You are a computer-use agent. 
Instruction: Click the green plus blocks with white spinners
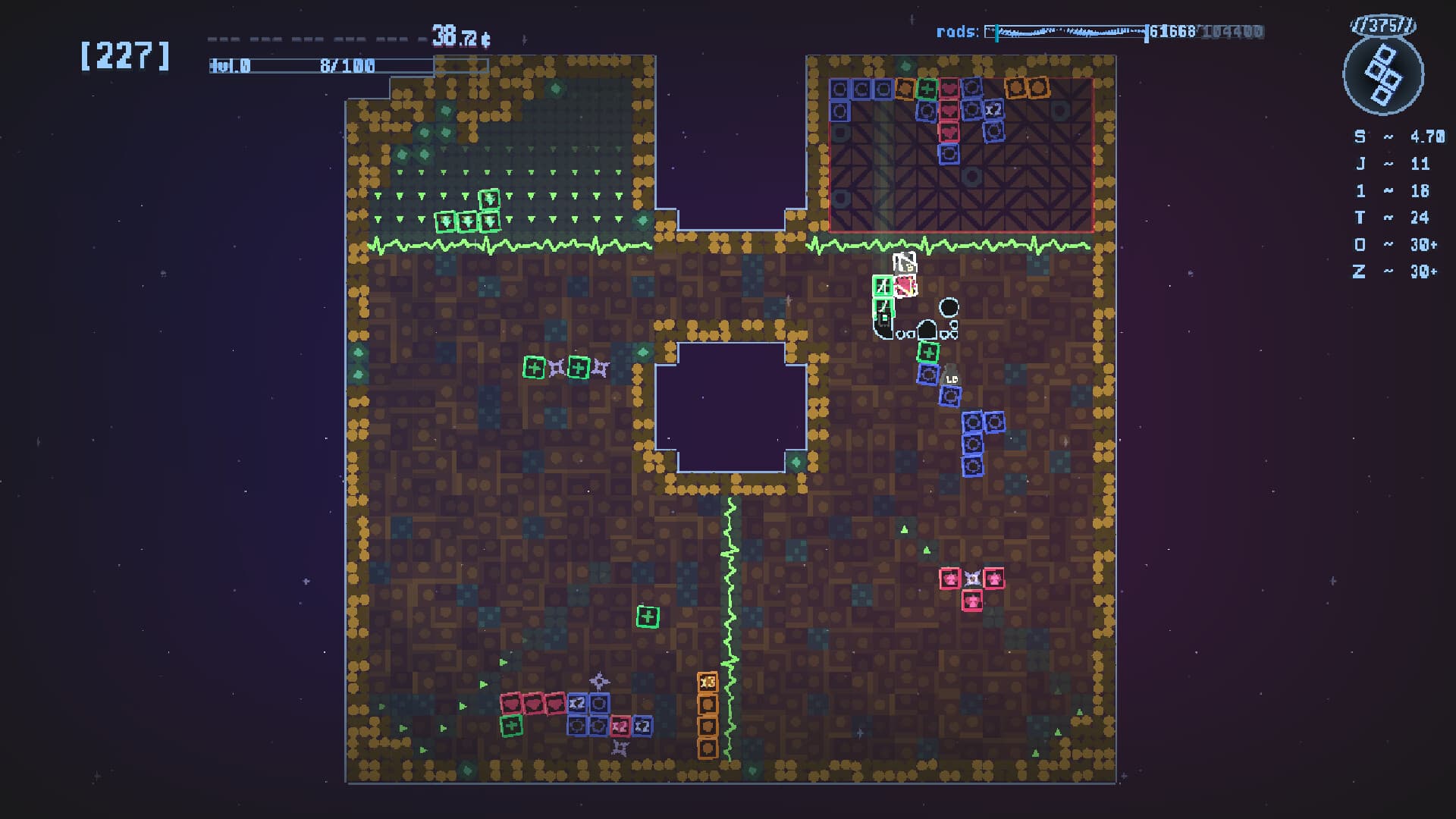[557, 368]
